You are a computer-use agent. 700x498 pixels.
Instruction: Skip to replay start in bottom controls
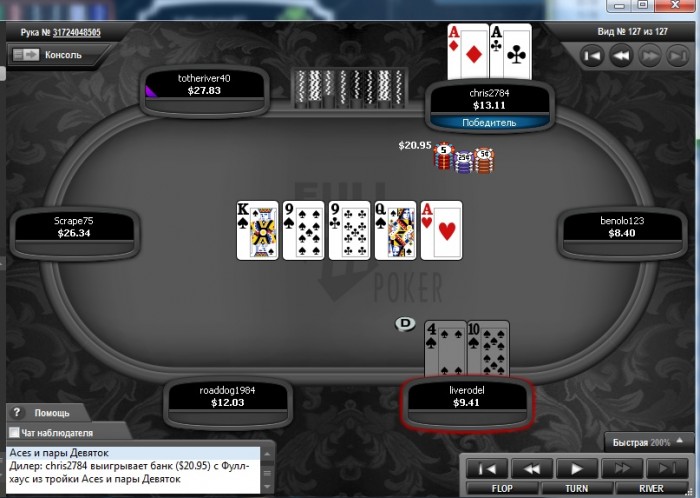click(487, 467)
